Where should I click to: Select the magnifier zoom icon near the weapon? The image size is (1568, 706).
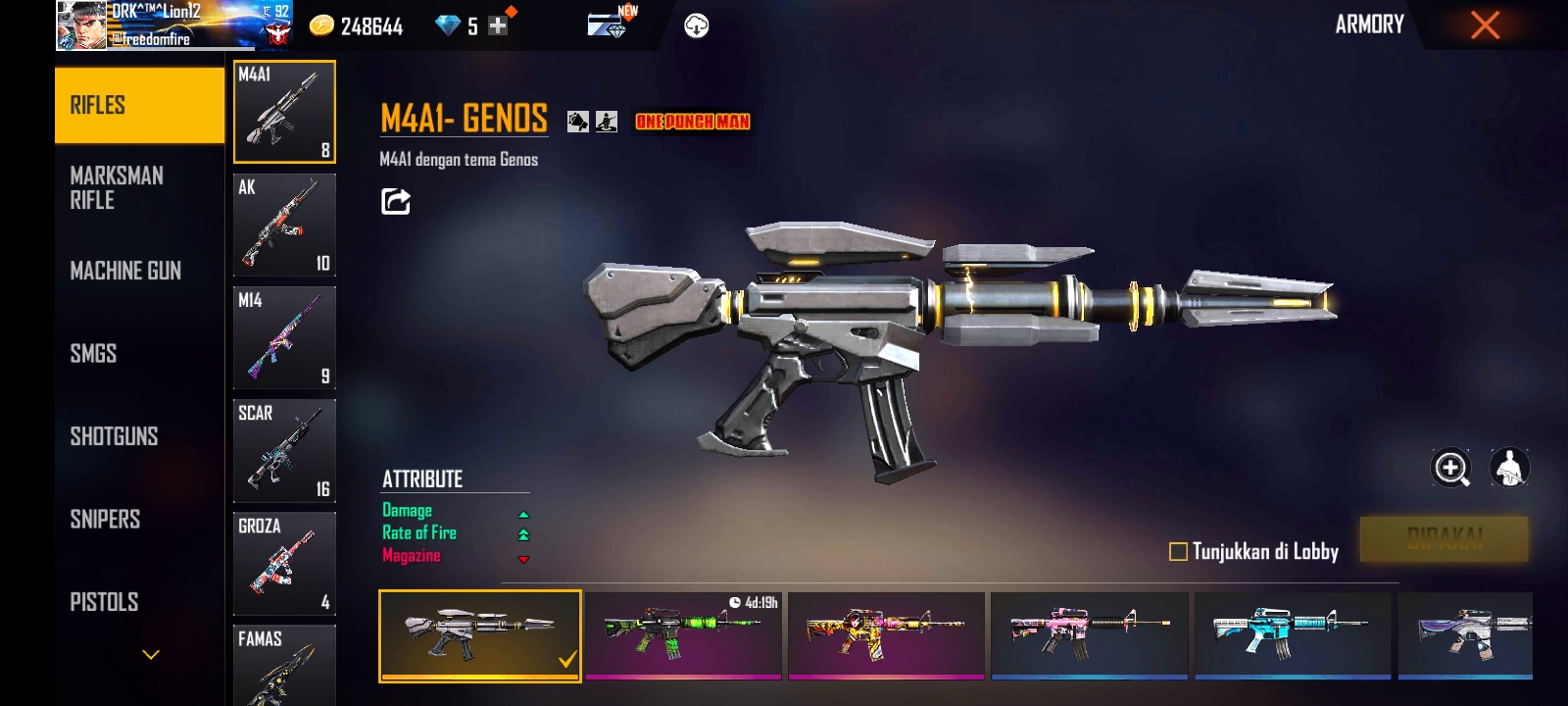coord(1450,469)
